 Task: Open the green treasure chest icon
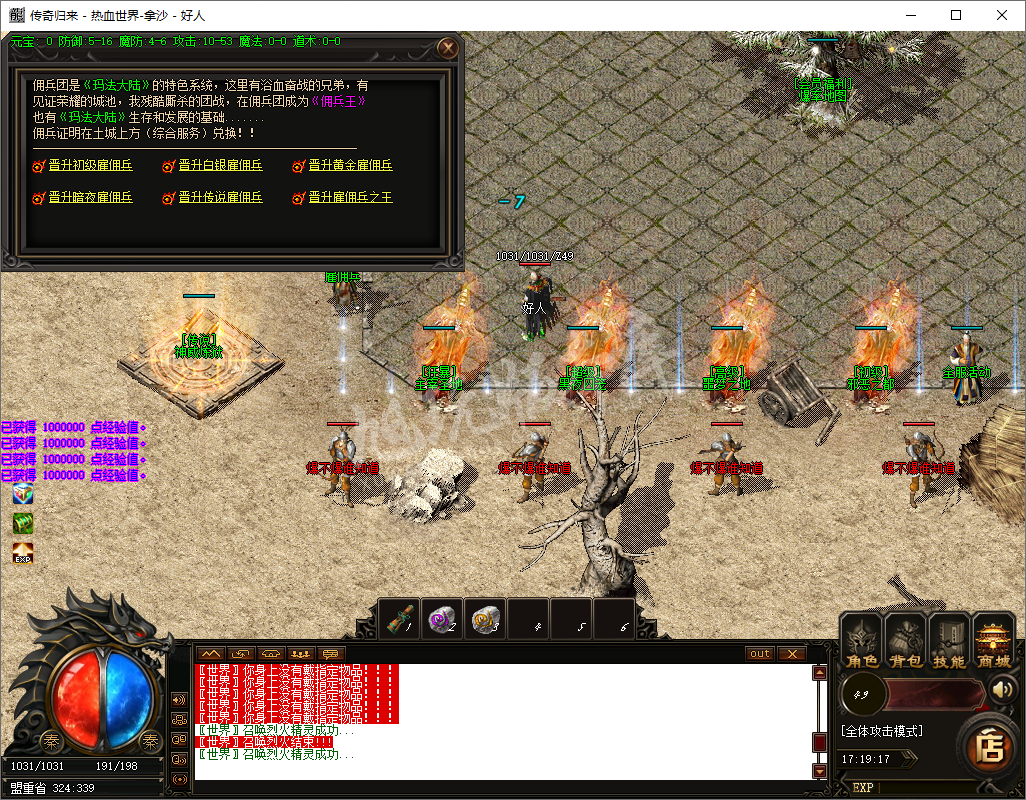click(x=22, y=523)
